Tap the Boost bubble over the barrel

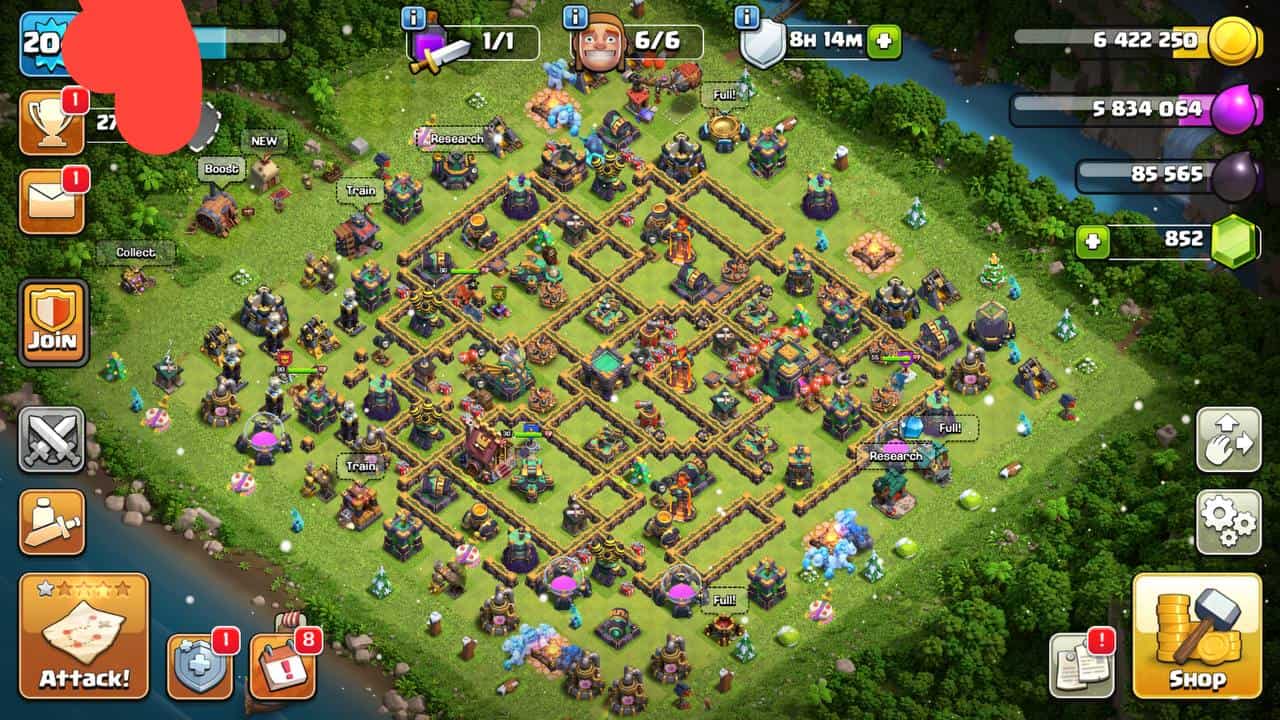click(221, 169)
